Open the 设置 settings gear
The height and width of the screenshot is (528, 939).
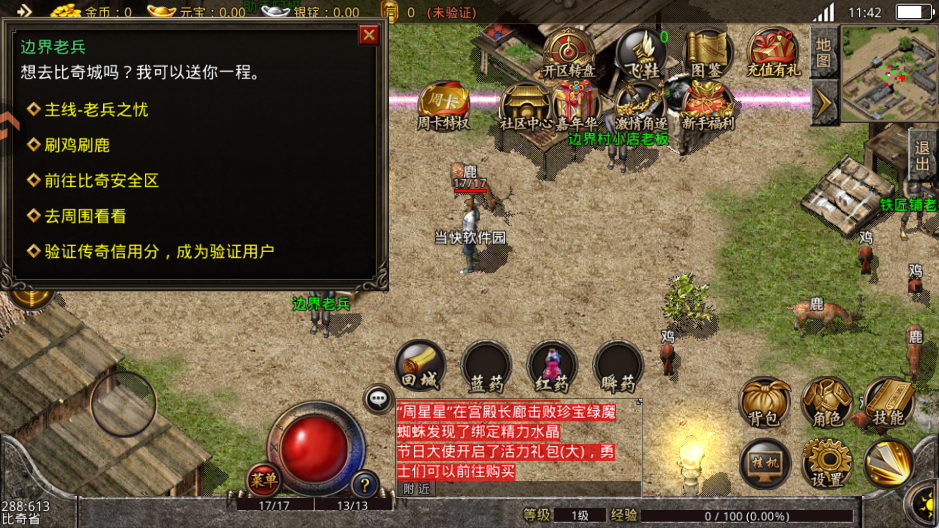point(827,462)
